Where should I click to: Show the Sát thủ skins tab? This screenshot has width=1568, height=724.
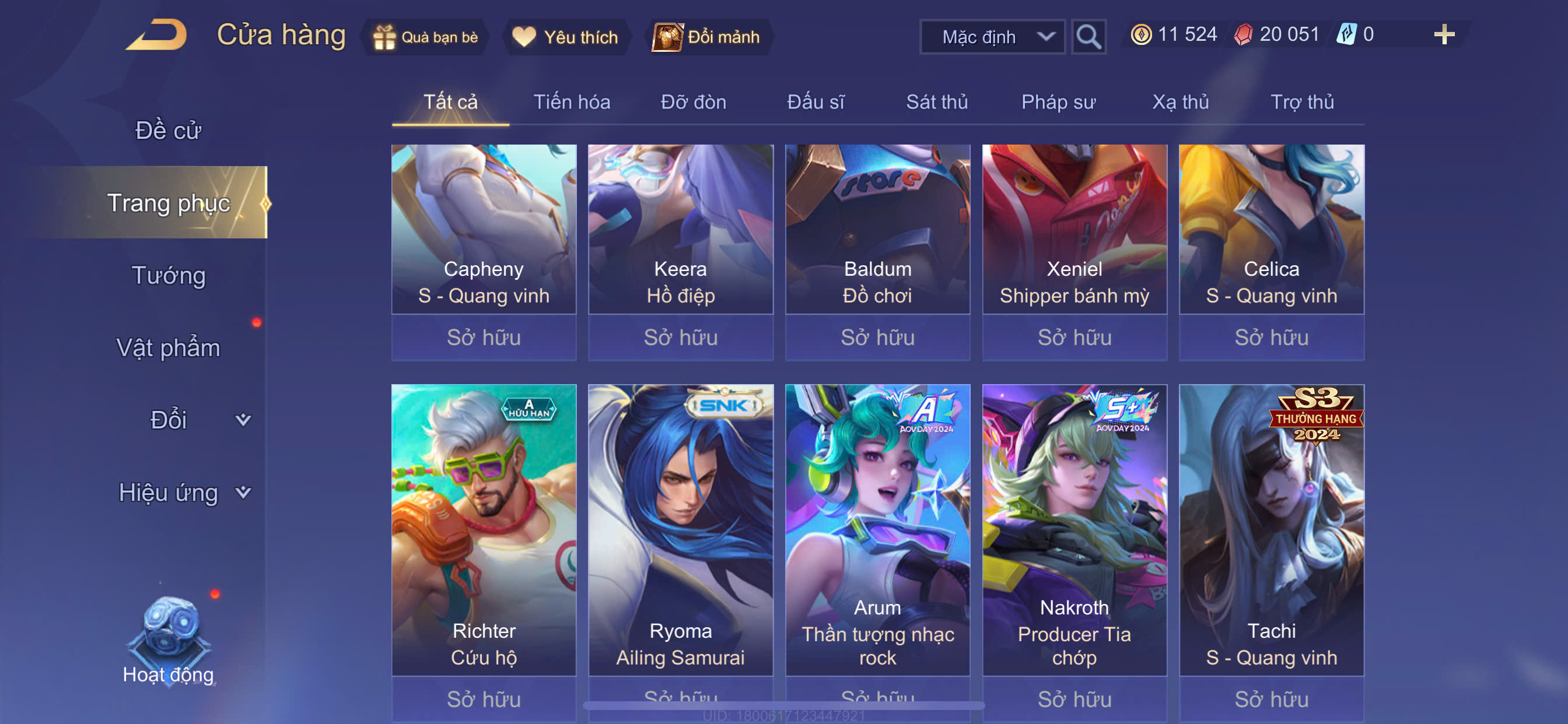click(x=937, y=102)
